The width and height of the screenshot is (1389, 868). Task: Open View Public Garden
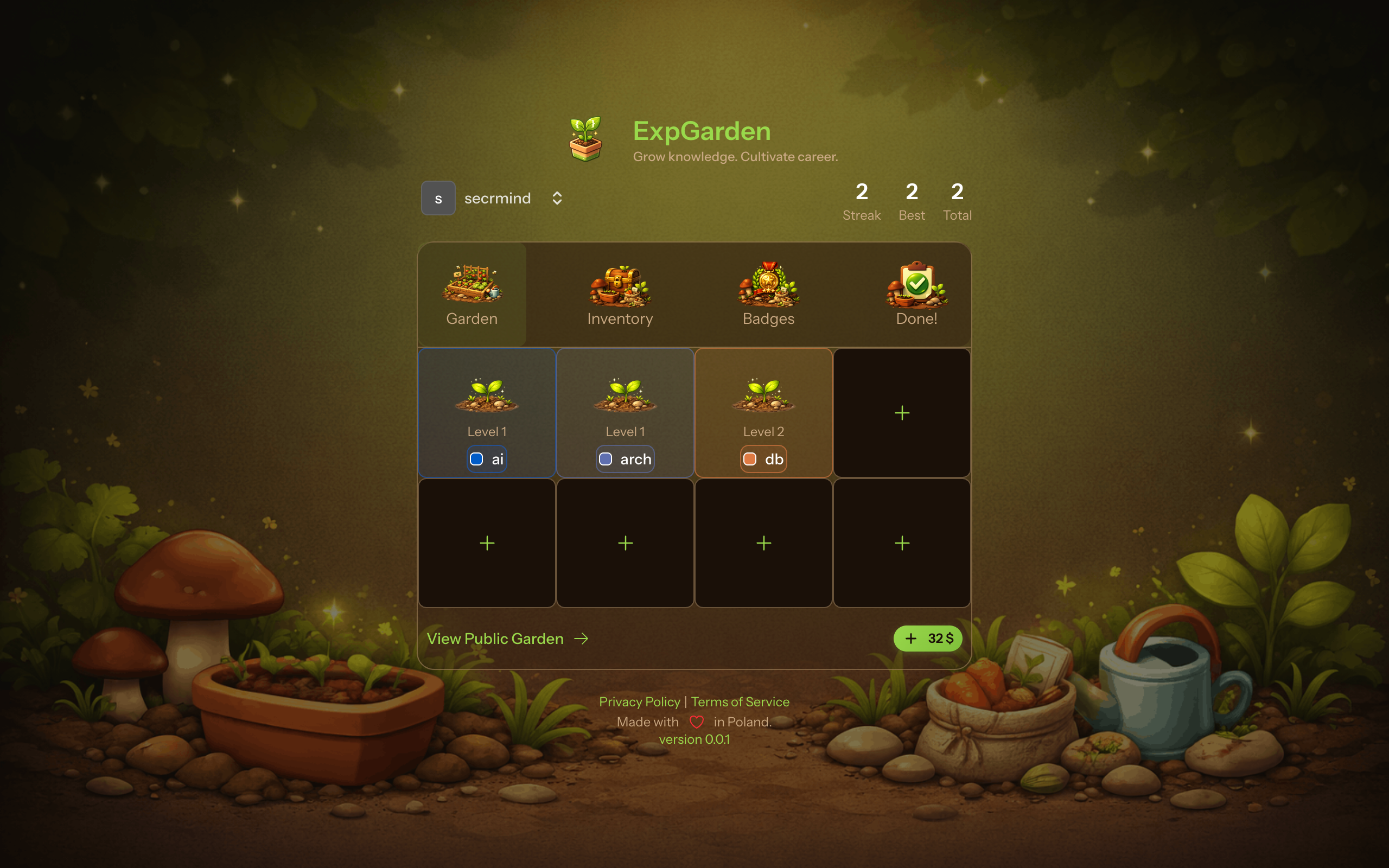(x=495, y=639)
